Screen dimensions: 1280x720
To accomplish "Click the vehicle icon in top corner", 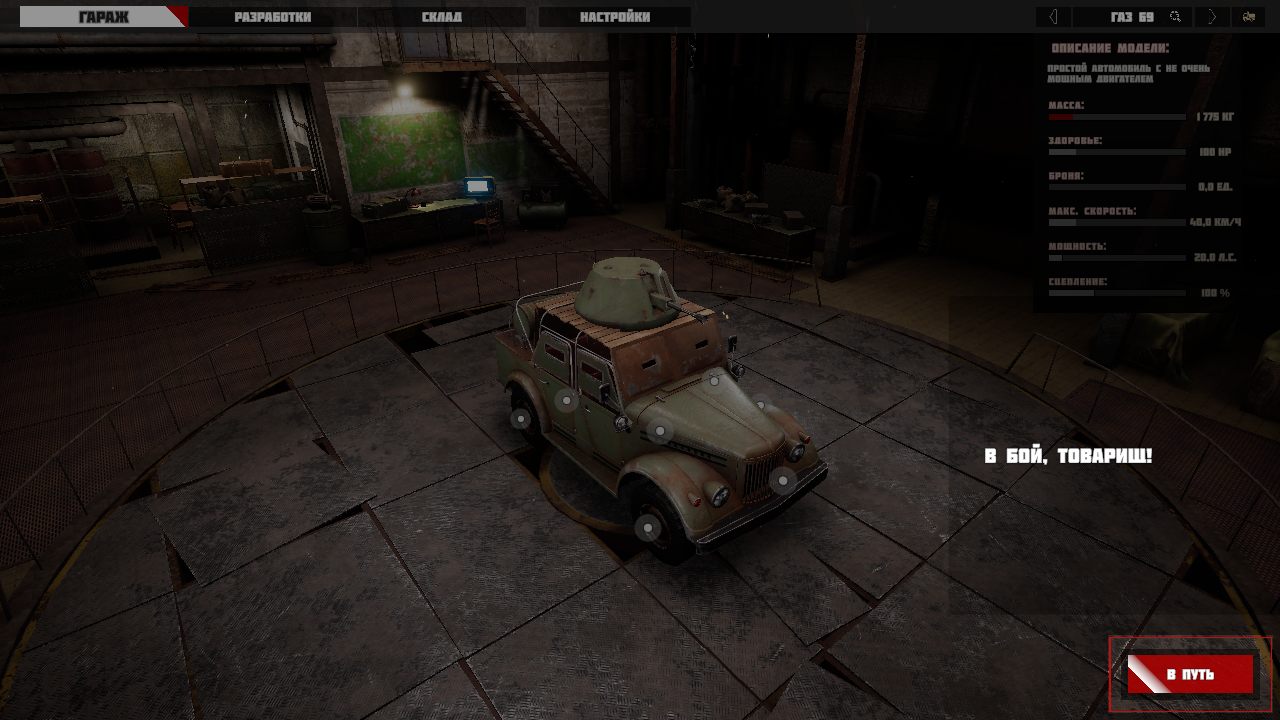I will (1249, 17).
